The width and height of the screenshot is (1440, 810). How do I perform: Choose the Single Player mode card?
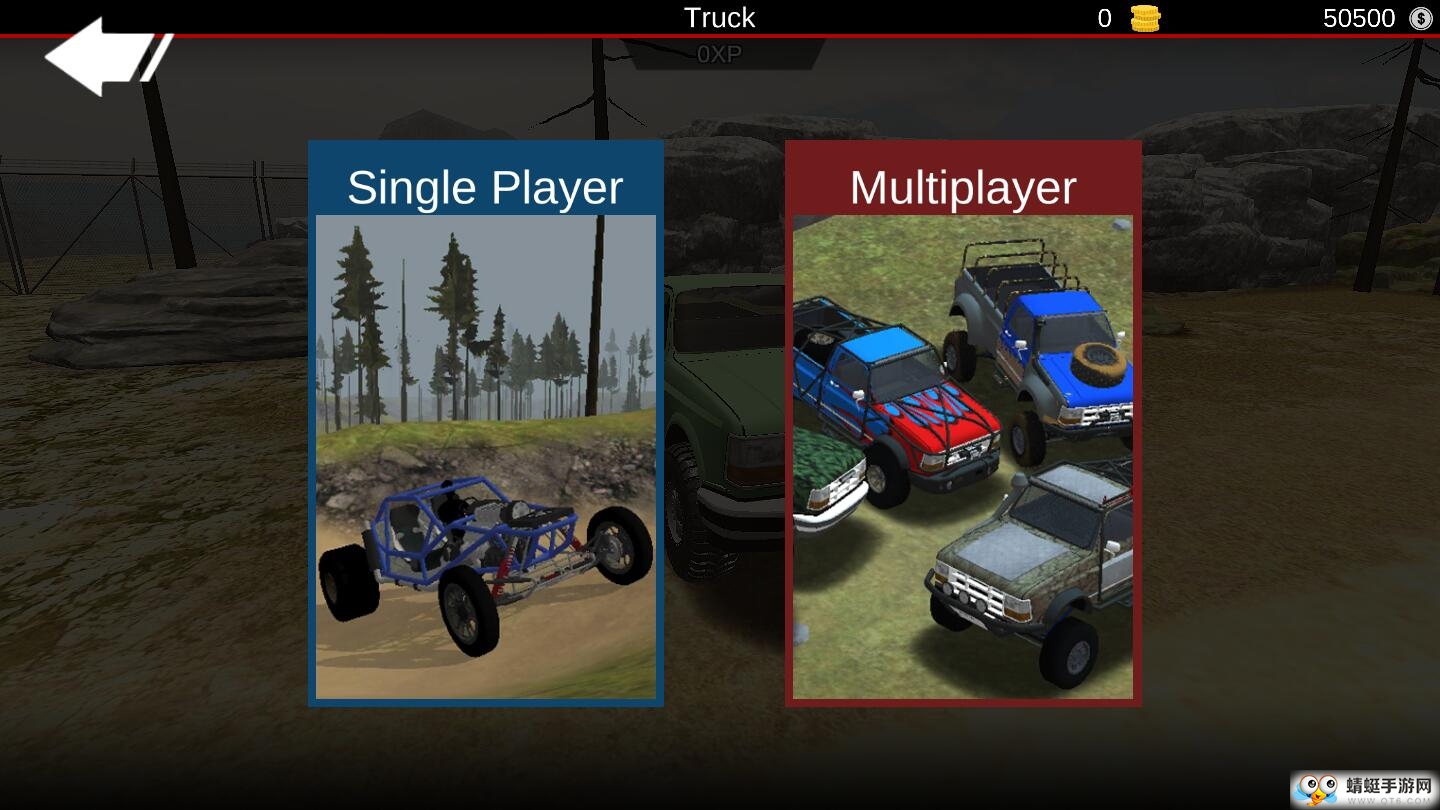[486, 425]
